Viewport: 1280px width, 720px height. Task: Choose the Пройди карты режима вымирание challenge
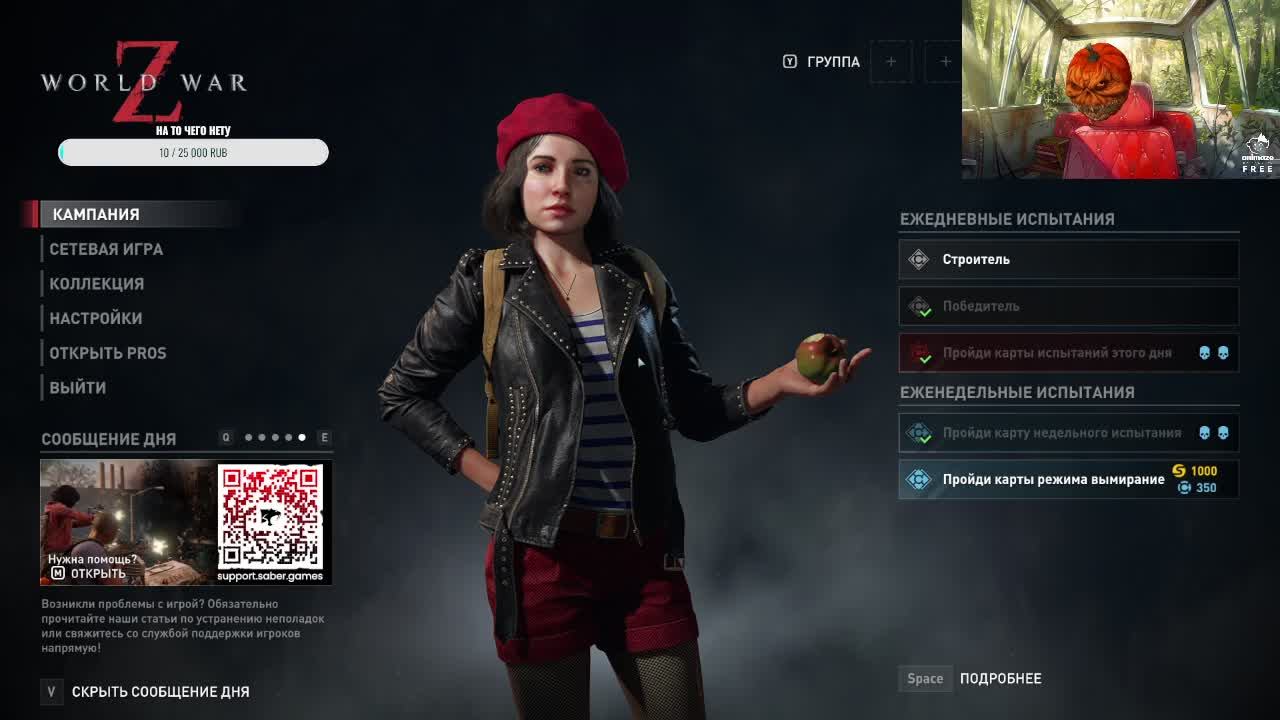tap(1068, 479)
